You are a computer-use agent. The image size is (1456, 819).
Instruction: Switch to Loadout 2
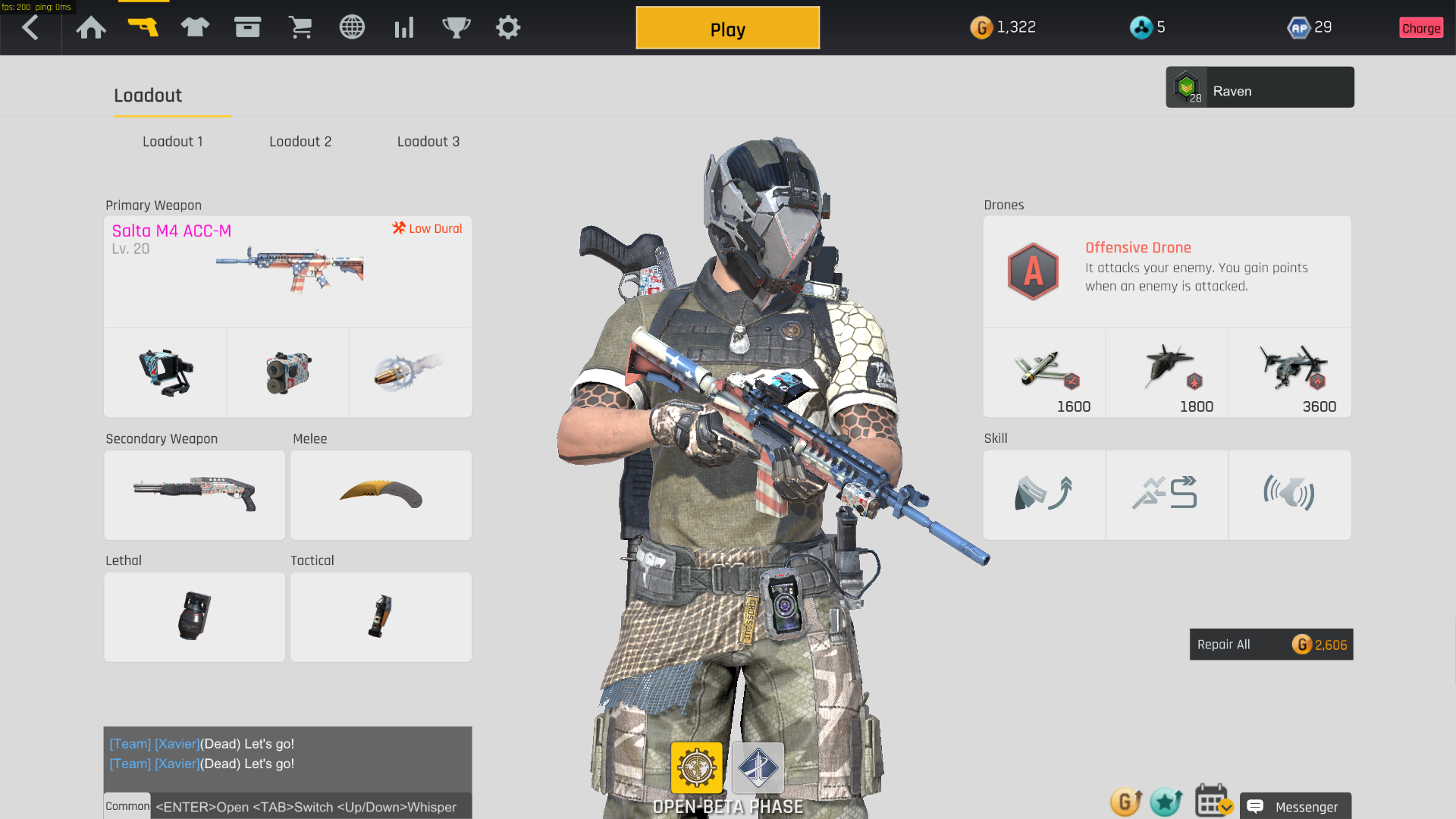coord(300,142)
